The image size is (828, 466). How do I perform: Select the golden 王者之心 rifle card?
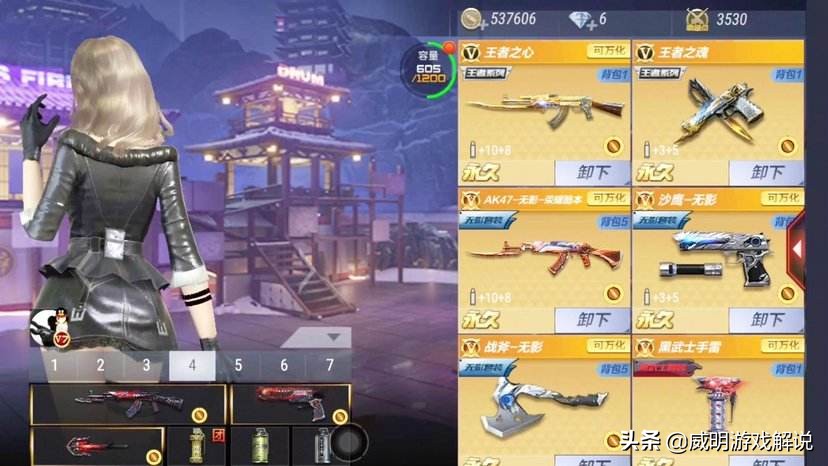pos(544,112)
